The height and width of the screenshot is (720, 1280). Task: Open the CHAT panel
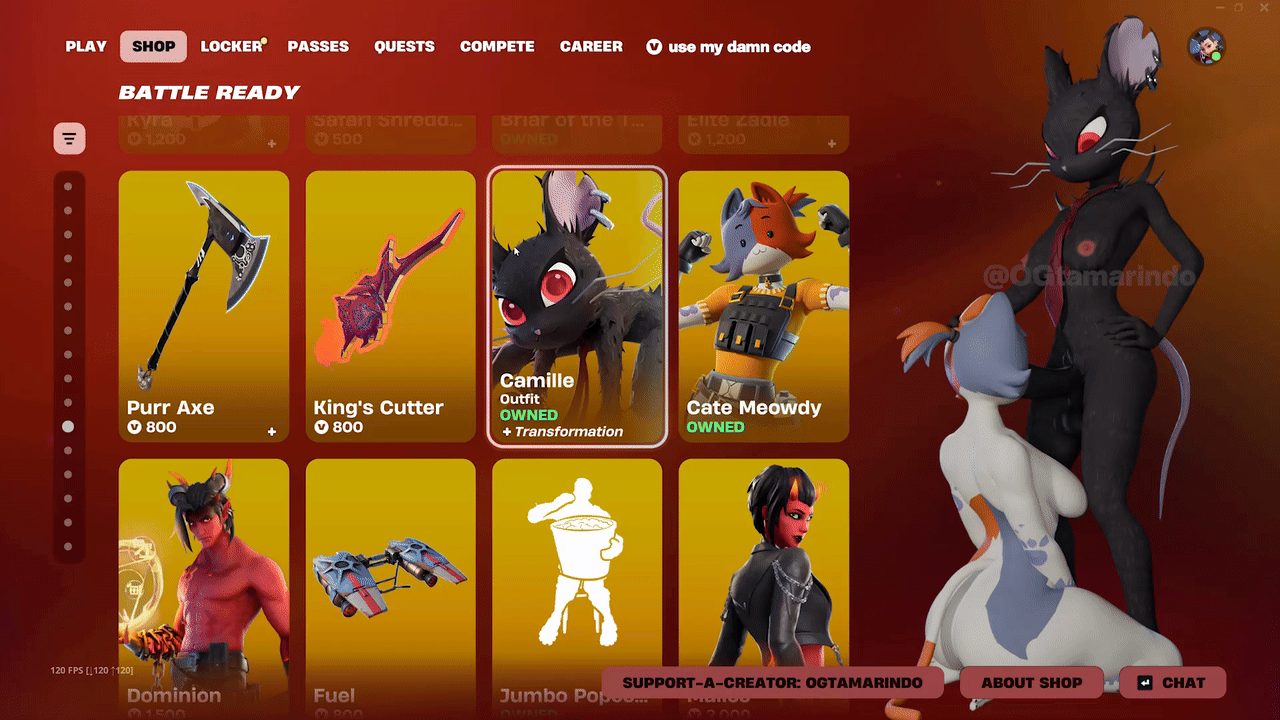click(1172, 683)
